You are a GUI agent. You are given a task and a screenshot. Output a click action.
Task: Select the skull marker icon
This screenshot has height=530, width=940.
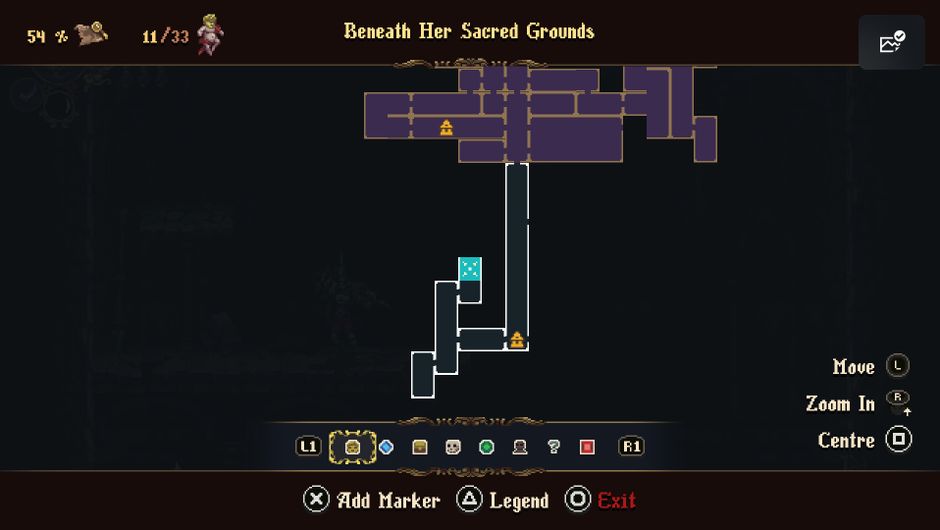(453, 447)
